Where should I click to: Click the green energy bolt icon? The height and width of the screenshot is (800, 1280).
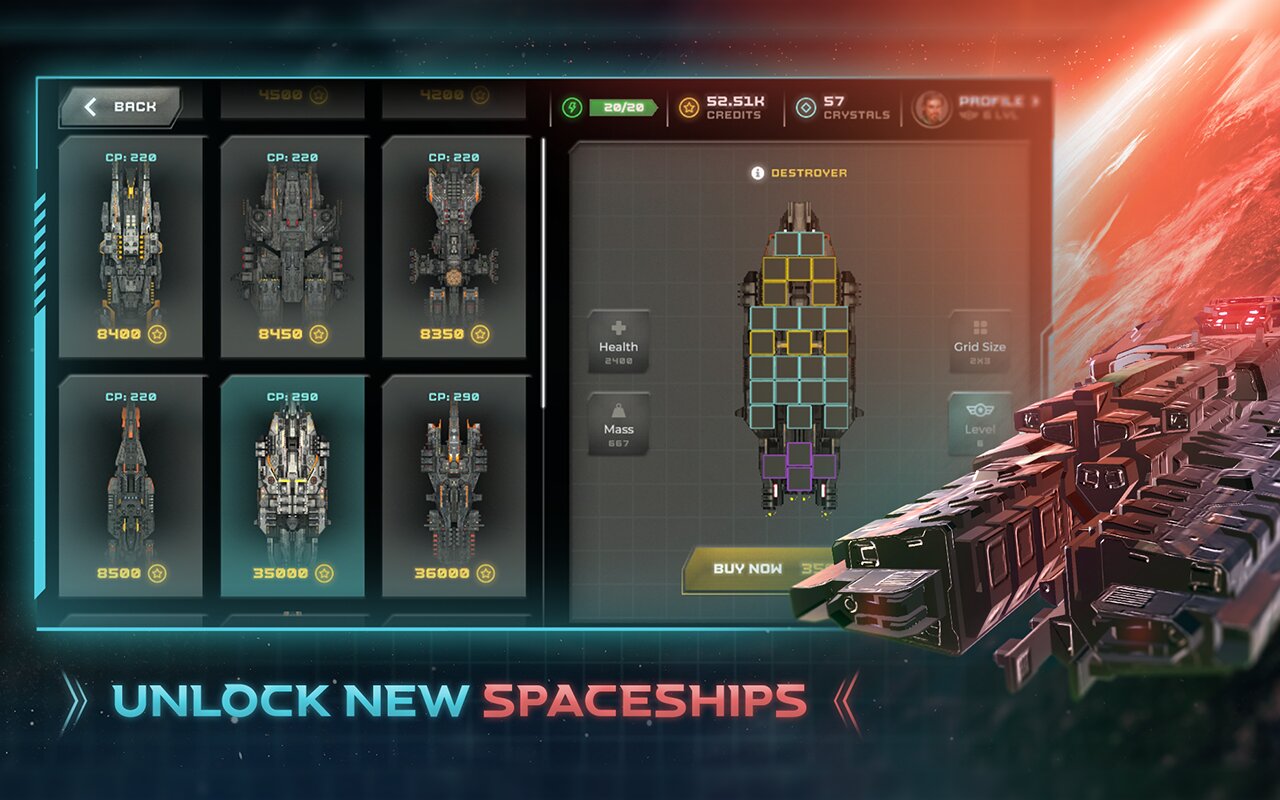[571, 108]
